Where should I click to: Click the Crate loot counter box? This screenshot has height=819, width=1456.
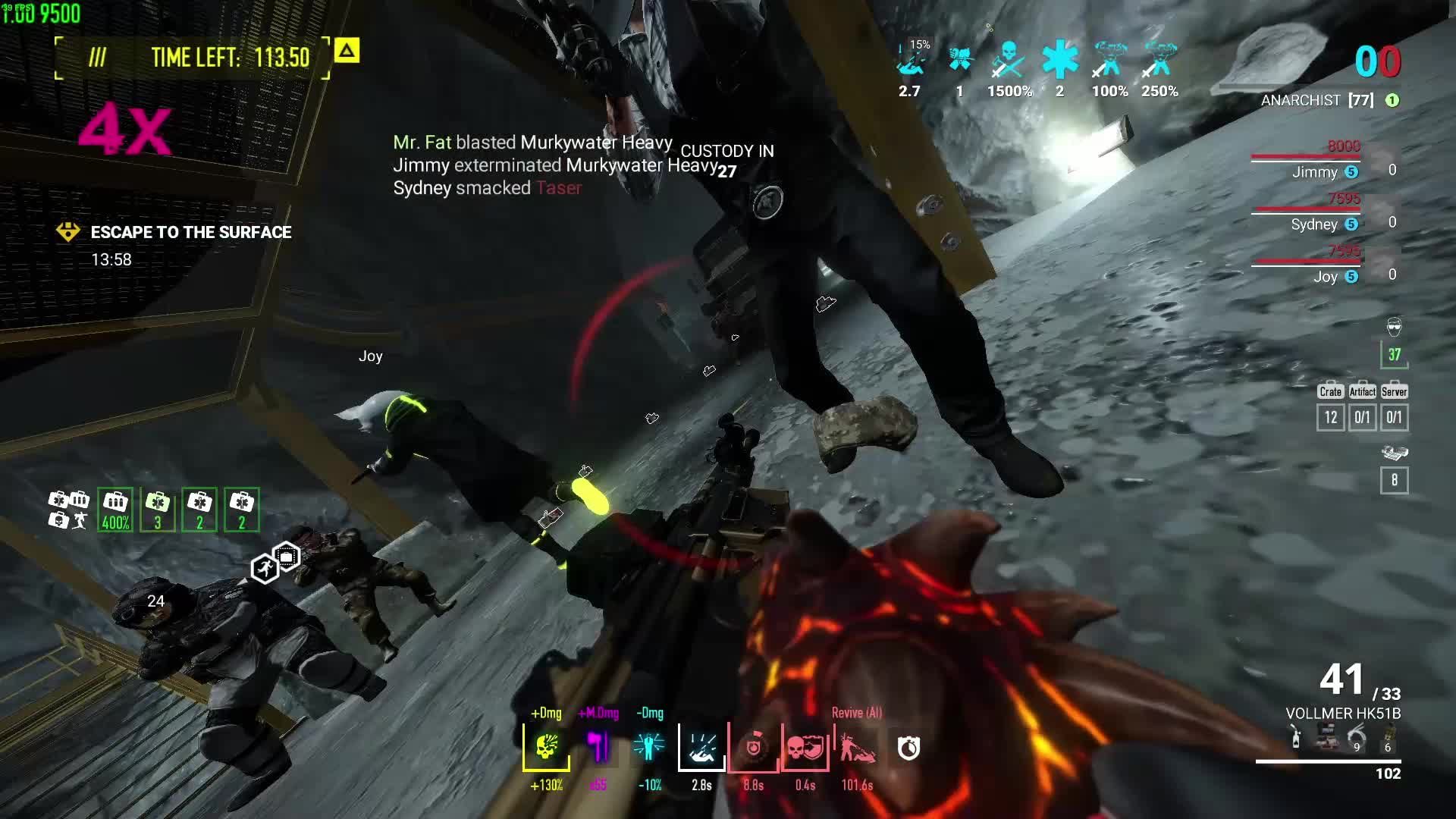point(1331,416)
